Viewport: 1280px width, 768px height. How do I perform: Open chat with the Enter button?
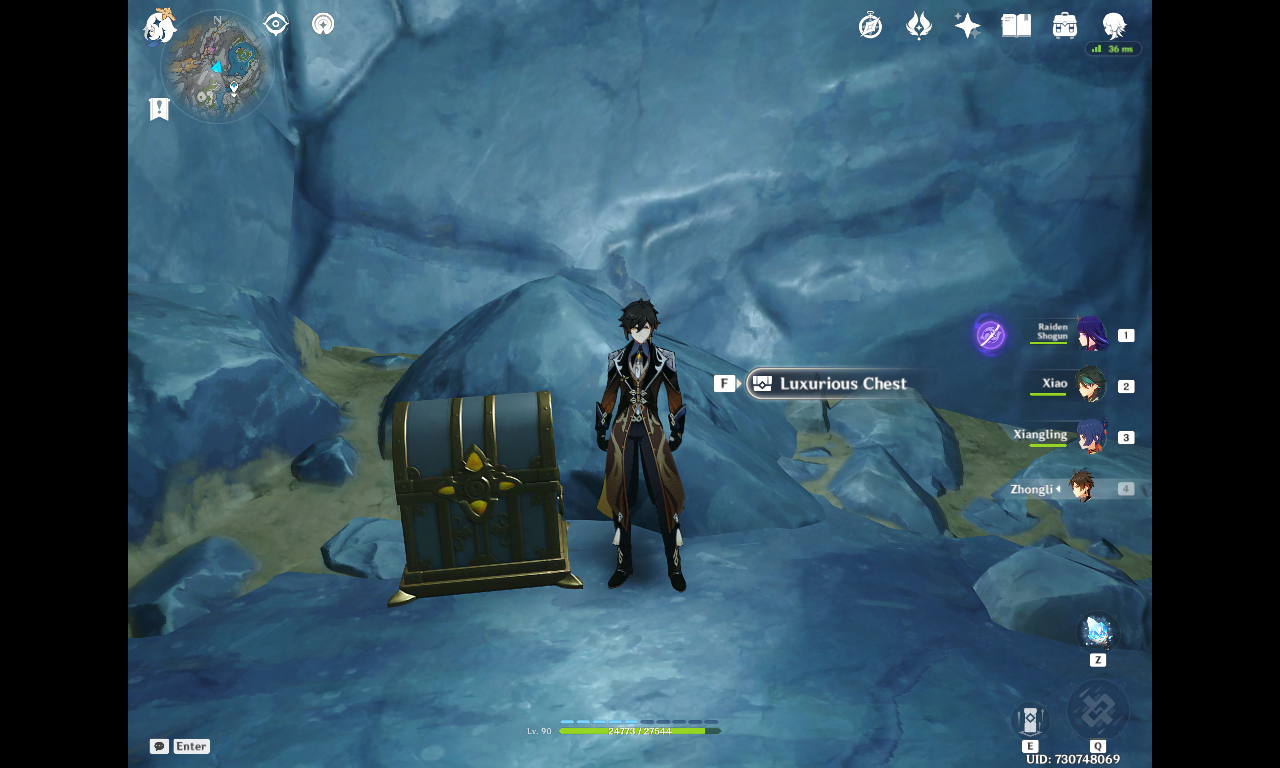coord(190,746)
